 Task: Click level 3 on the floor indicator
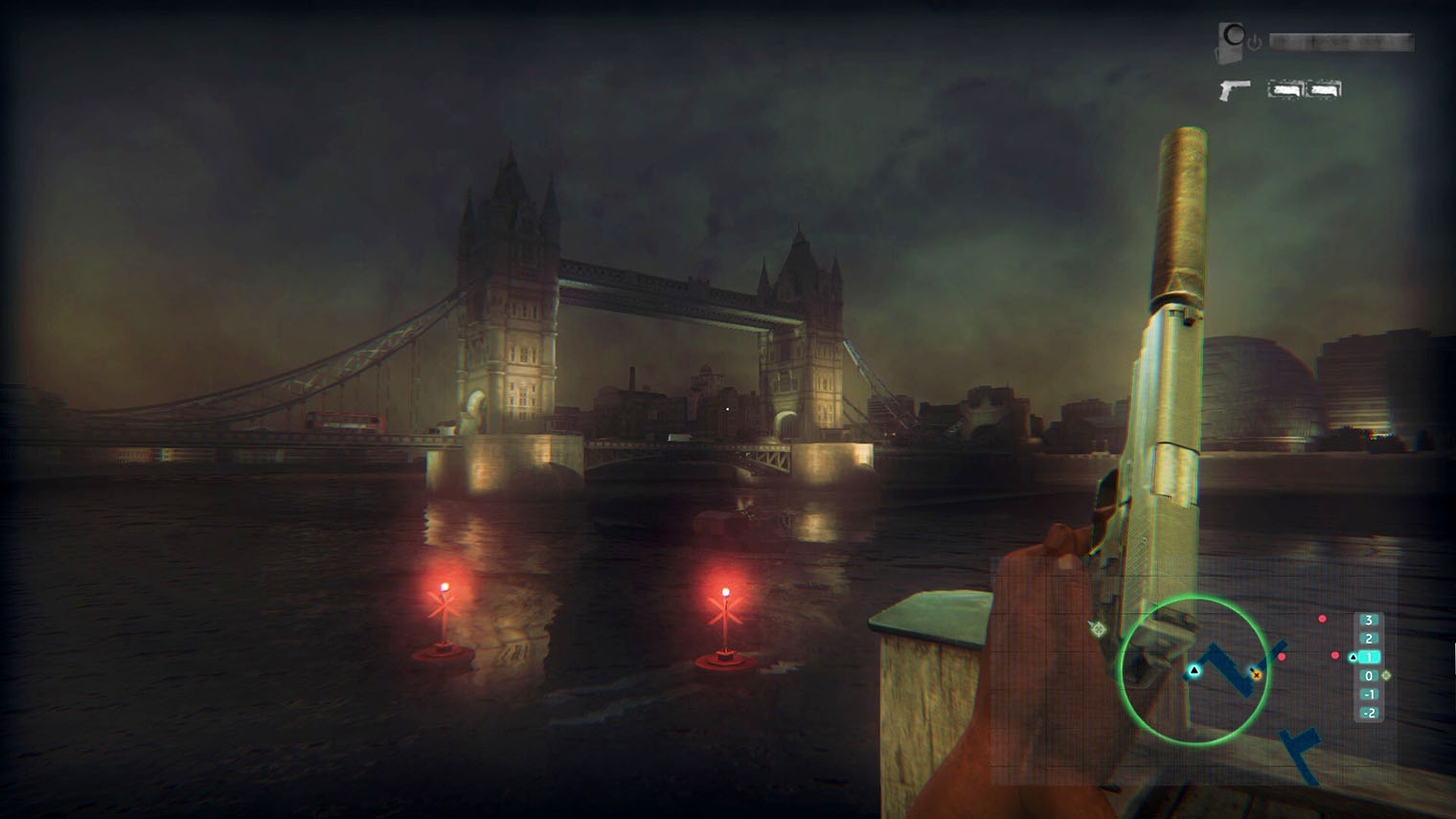point(1369,620)
